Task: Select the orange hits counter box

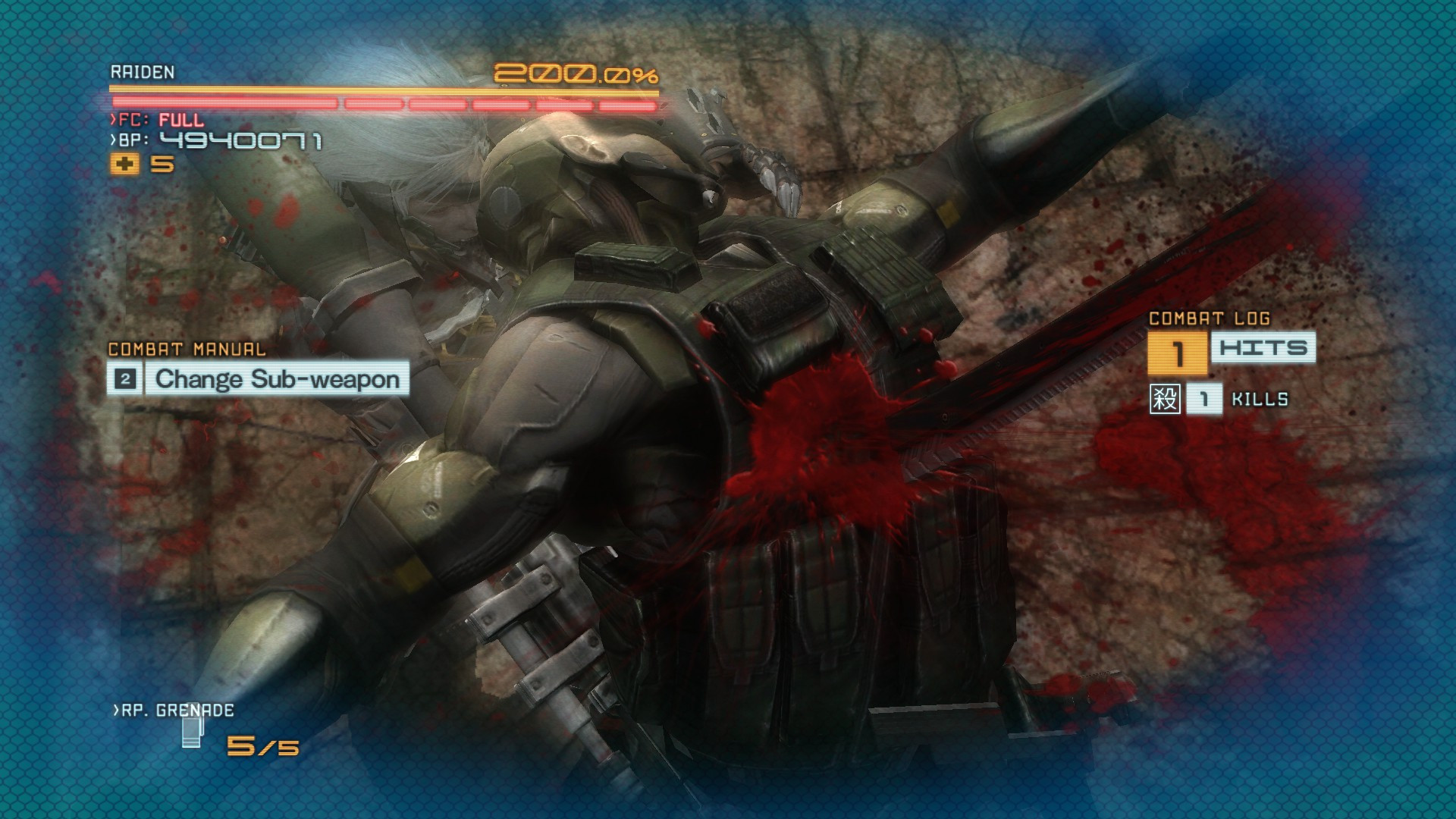Action: point(1179,350)
